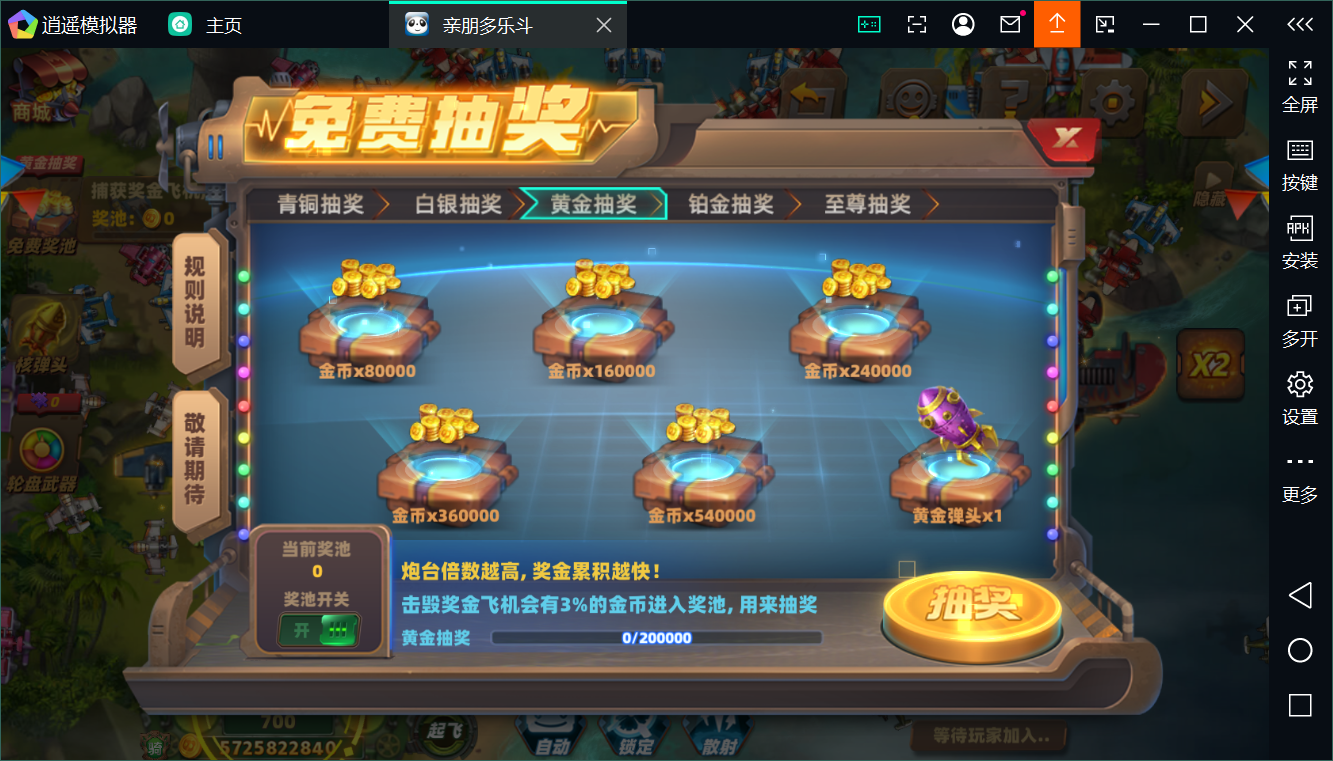Toggle the 奖池开关 prize pool switch off
The width and height of the screenshot is (1333, 761).
(318, 630)
